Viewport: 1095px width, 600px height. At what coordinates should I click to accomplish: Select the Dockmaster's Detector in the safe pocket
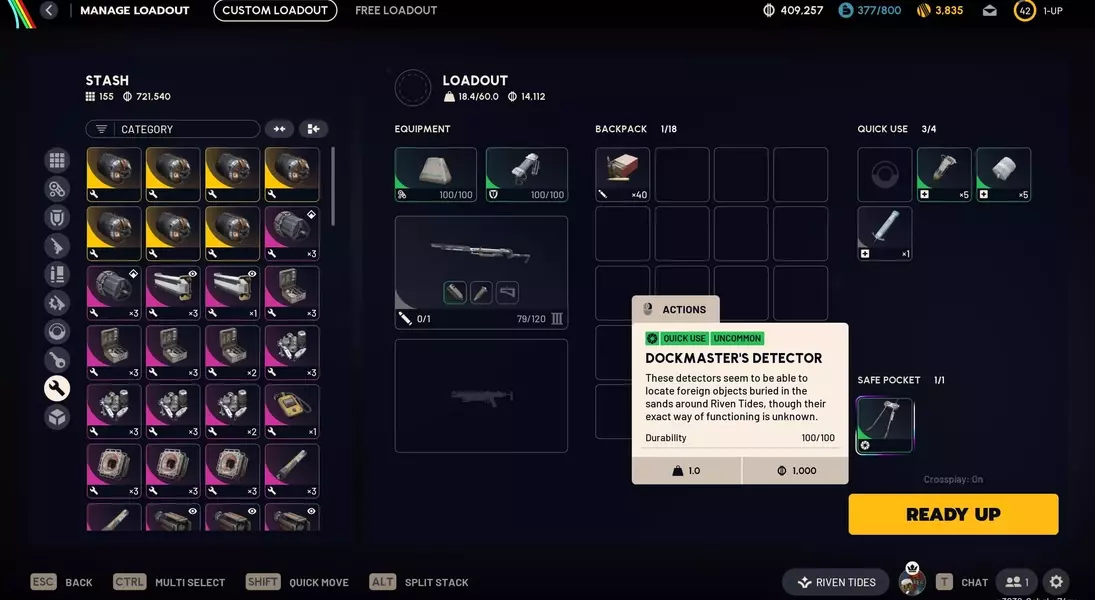coord(885,425)
